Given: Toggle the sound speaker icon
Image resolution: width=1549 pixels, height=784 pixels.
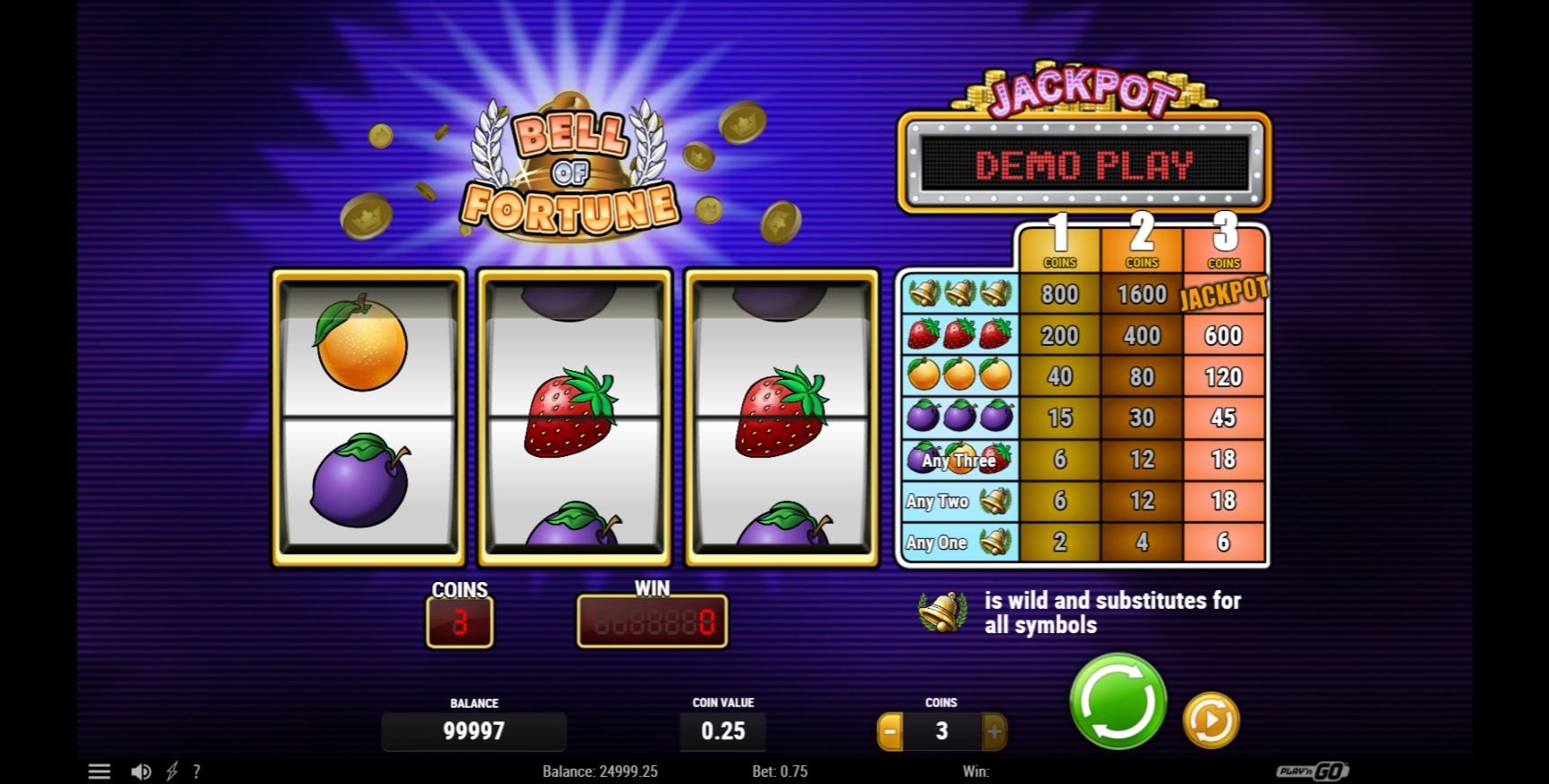Looking at the screenshot, I should tap(141, 771).
